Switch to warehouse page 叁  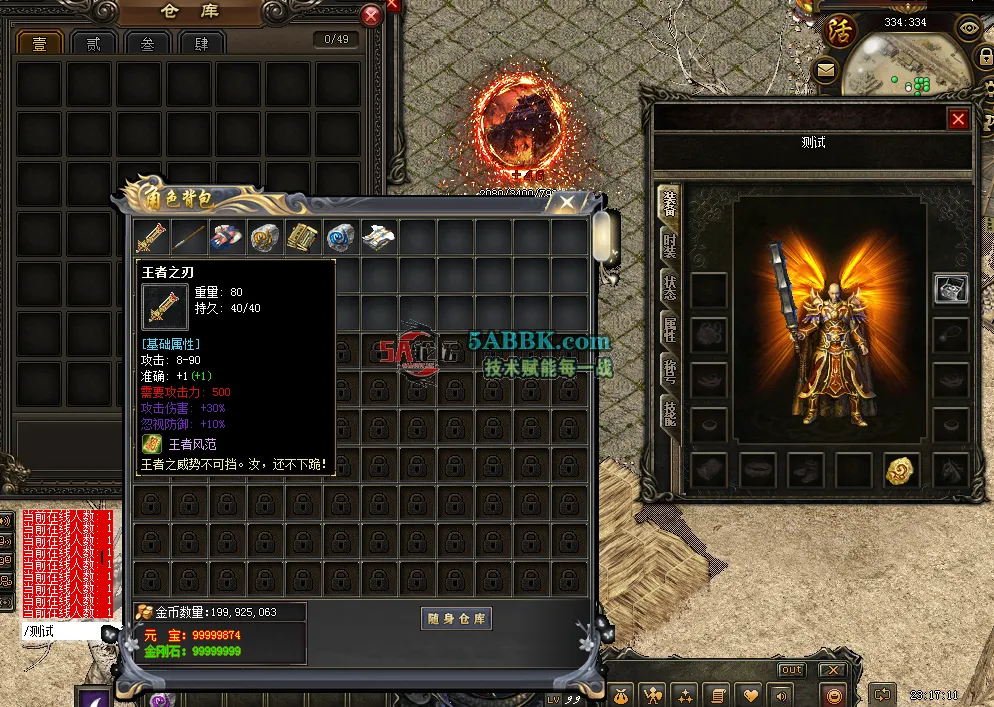pos(147,43)
